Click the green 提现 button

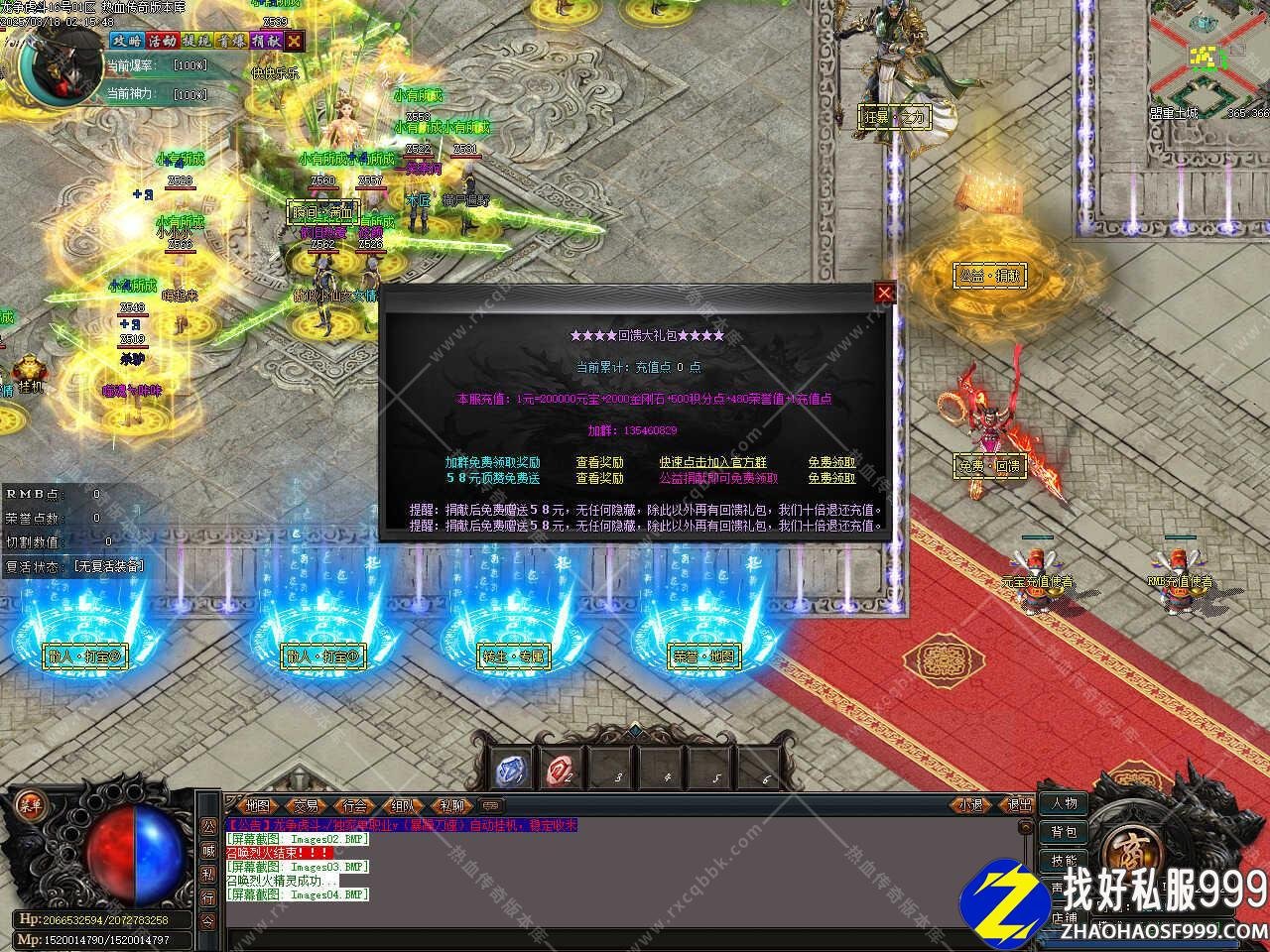click(x=196, y=41)
